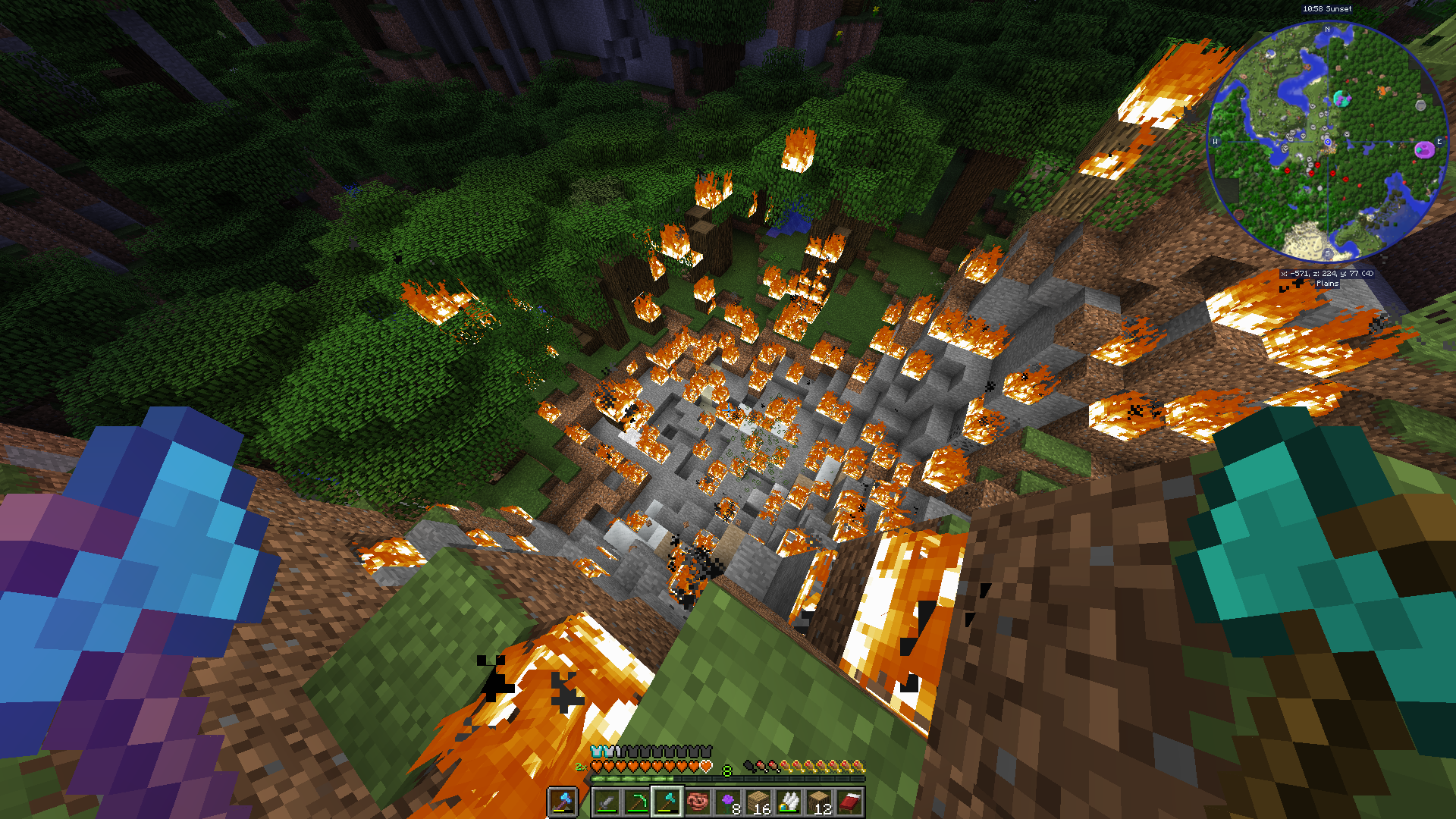Select the stack of 16 crafting tables
Image resolution: width=1456 pixels, height=819 pixels.
pyautogui.click(x=758, y=801)
